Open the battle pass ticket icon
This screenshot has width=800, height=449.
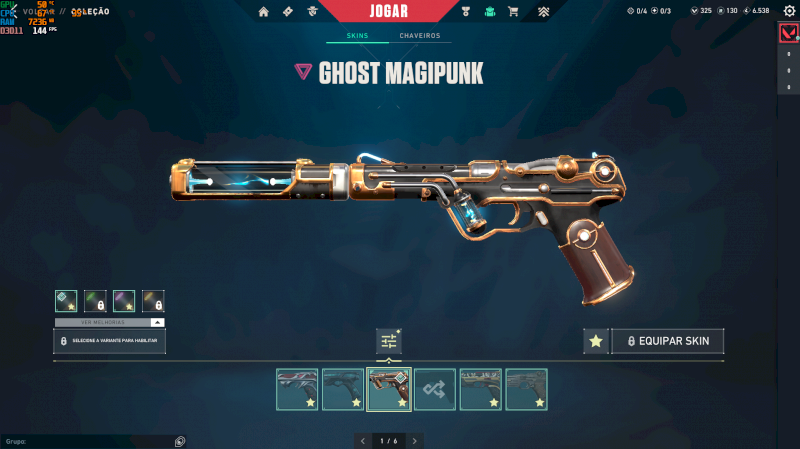pos(288,12)
